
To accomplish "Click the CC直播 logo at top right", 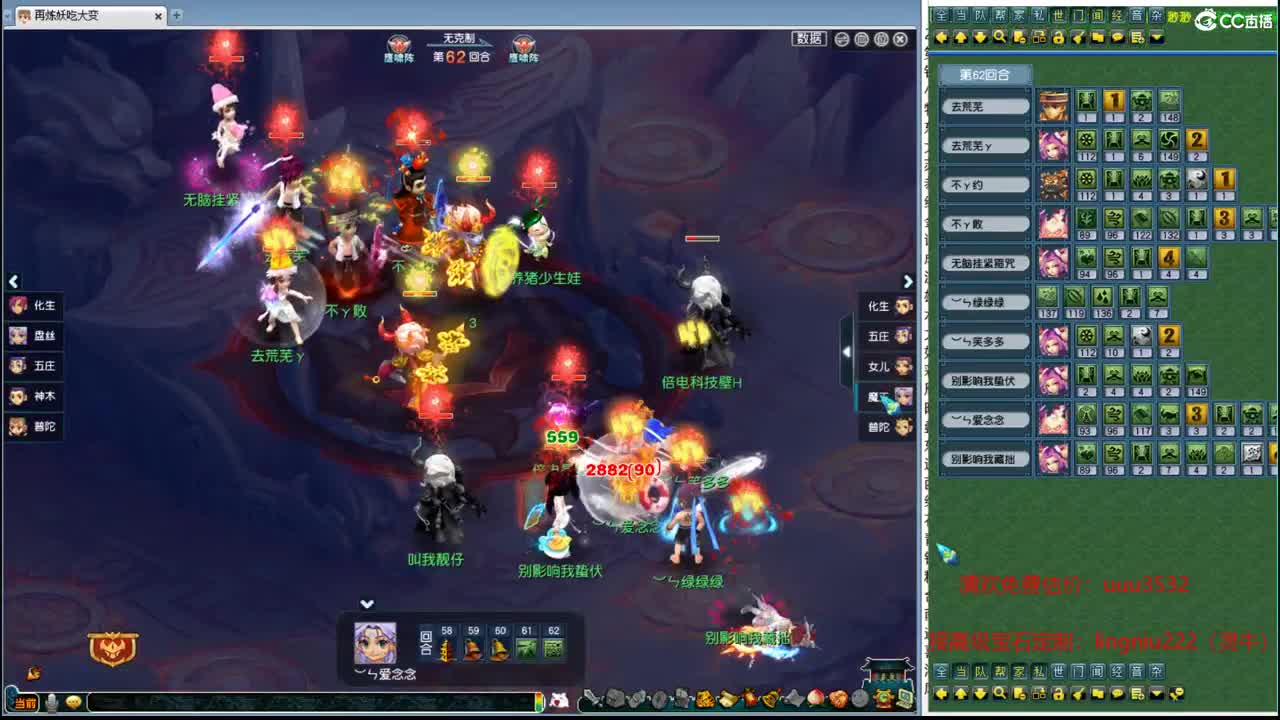I will pyautogui.click(x=1232, y=18).
